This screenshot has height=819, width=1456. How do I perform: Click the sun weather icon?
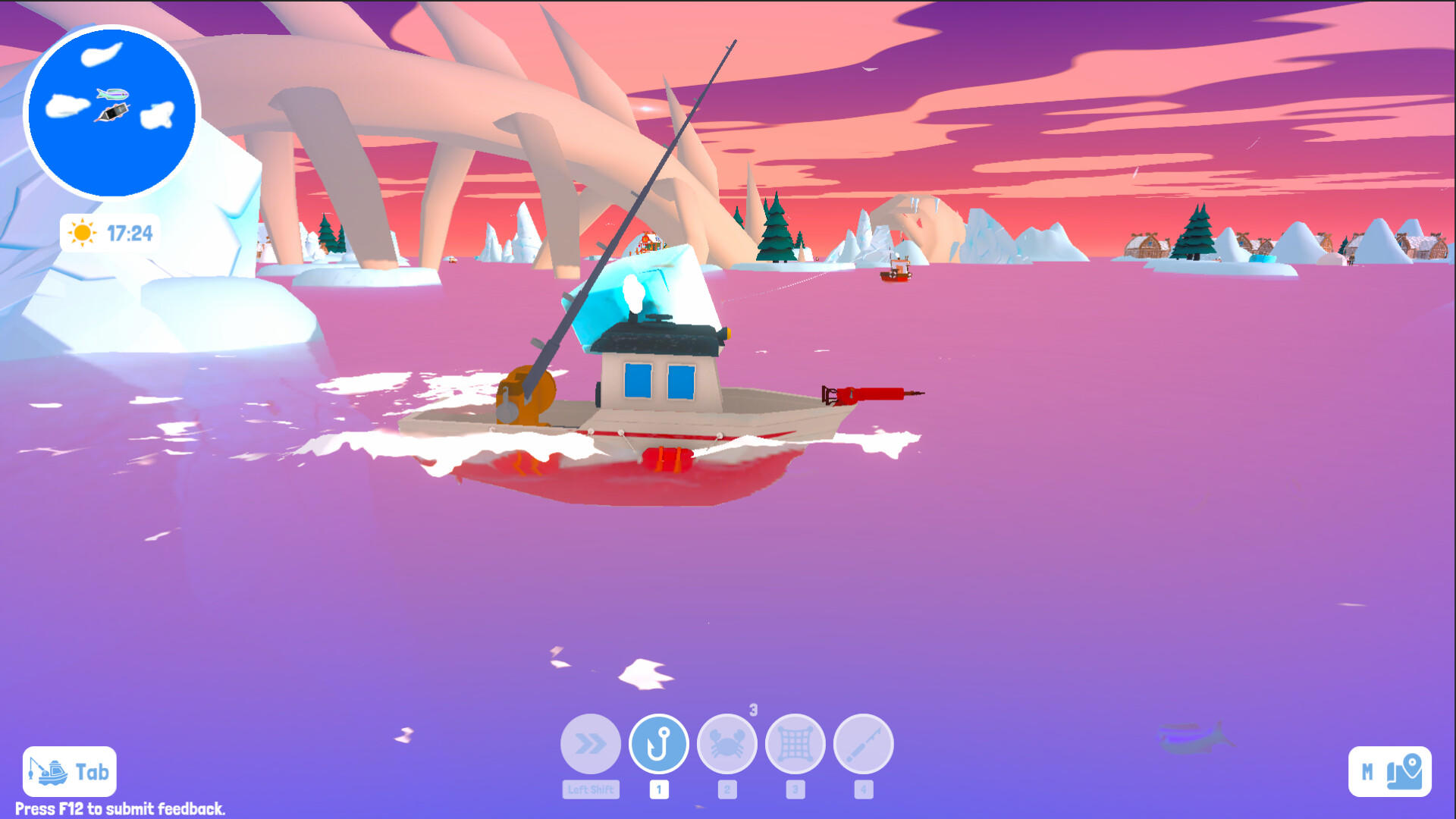coord(82,233)
